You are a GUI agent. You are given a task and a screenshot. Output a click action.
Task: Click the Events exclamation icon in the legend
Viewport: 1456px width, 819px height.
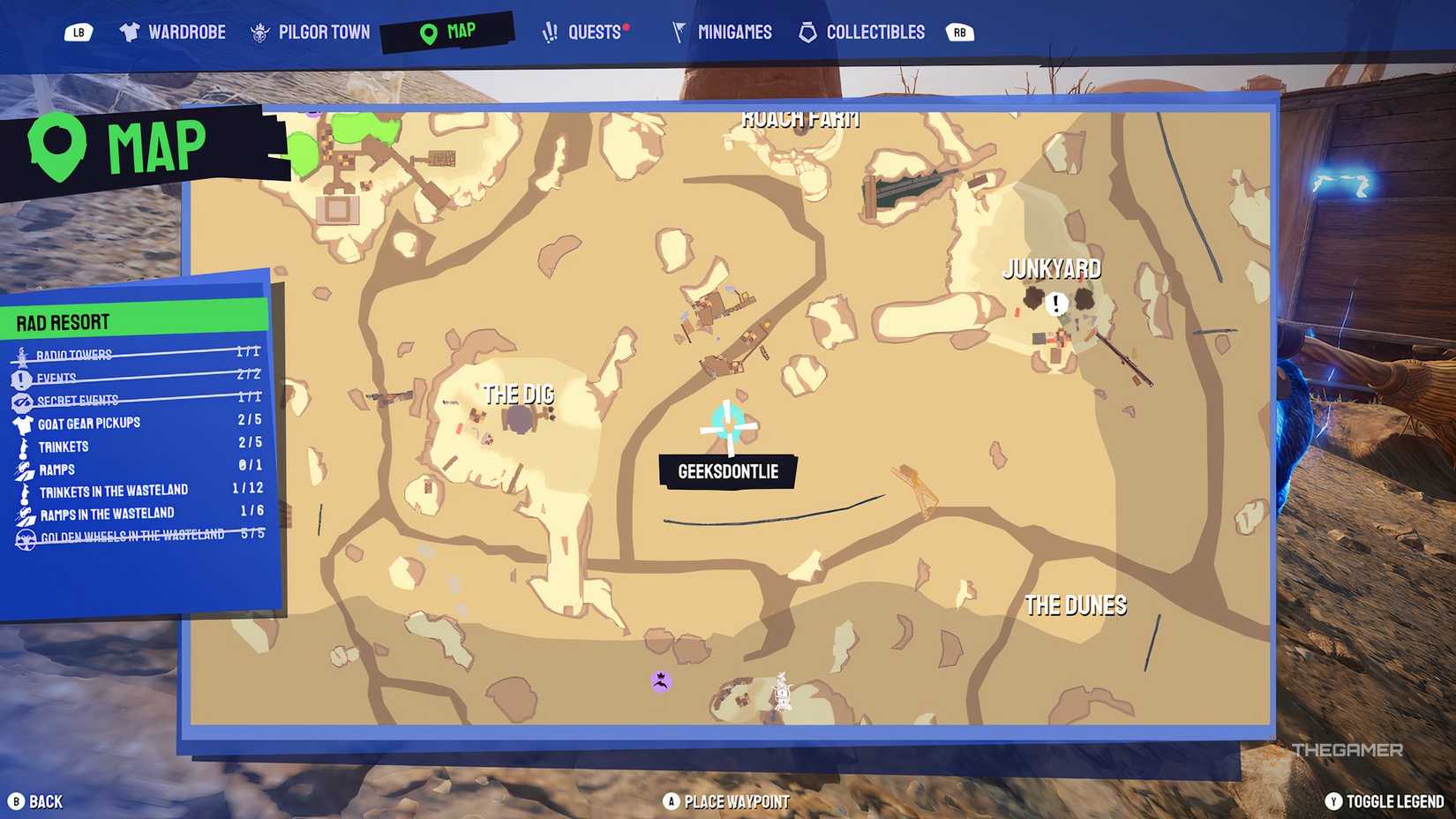19,377
